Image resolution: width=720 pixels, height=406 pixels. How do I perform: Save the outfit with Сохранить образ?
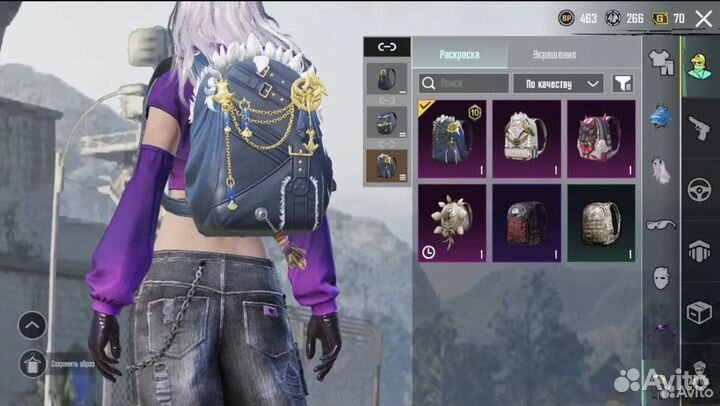(33, 362)
